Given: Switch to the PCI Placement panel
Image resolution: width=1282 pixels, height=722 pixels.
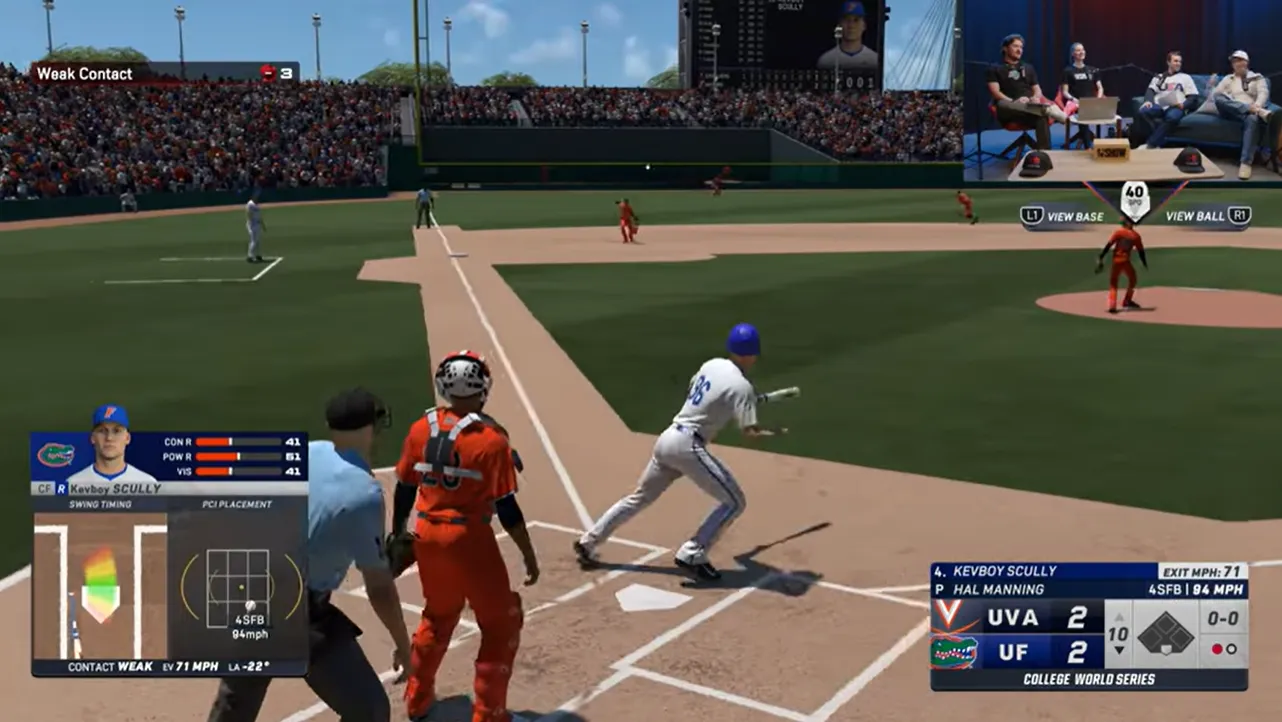Looking at the screenshot, I should [x=236, y=505].
